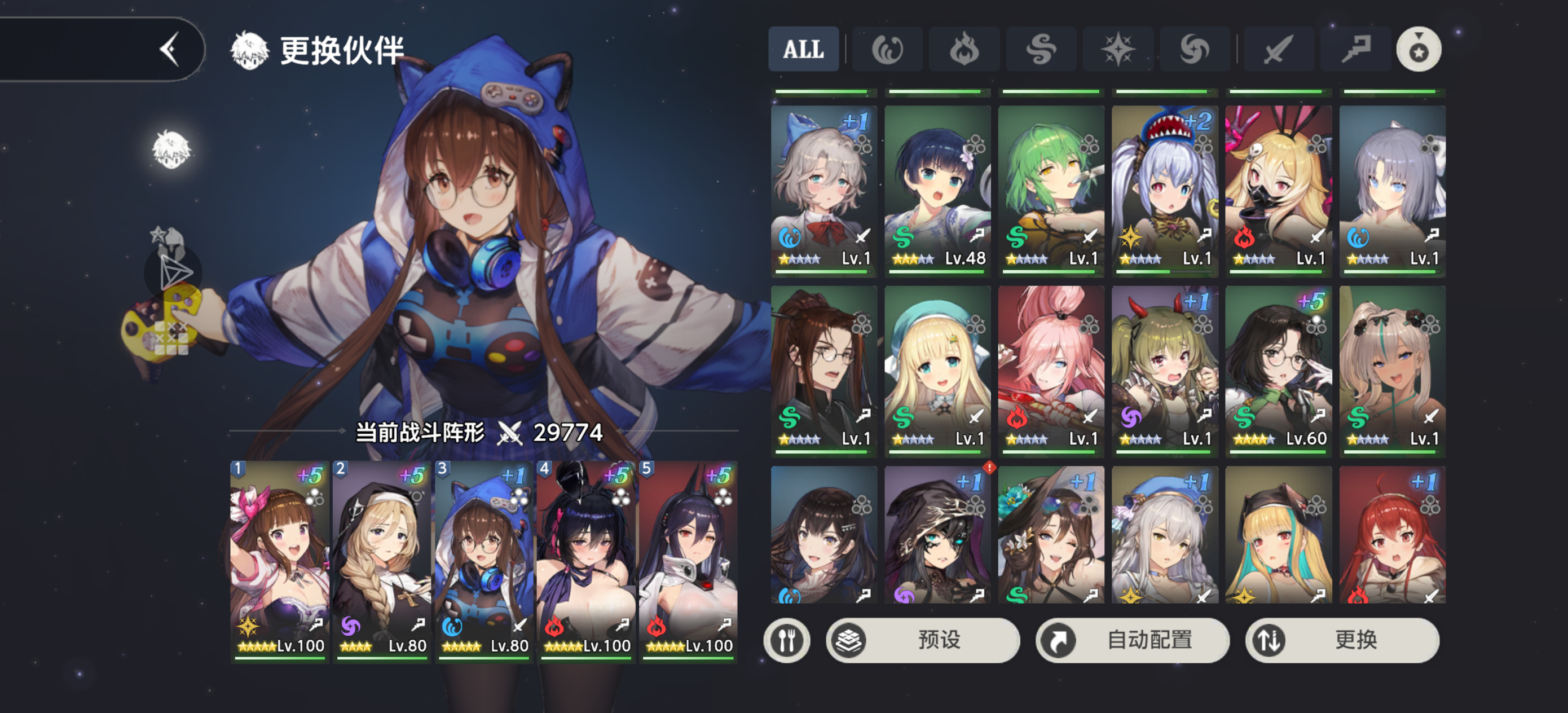Open the fork and knife button

(x=786, y=640)
